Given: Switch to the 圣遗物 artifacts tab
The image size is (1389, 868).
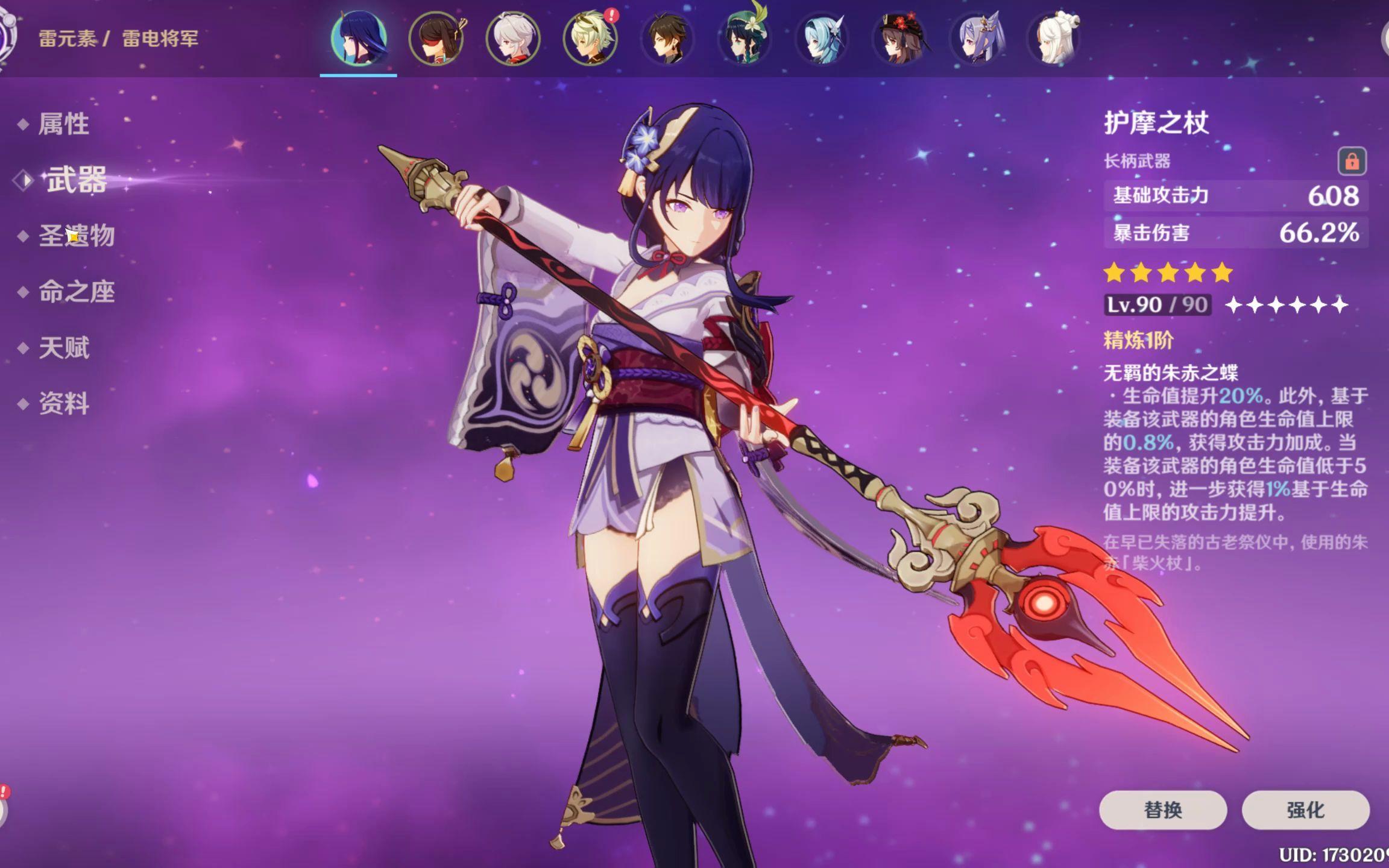Looking at the screenshot, I should pyautogui.click(x=77, y=236).
